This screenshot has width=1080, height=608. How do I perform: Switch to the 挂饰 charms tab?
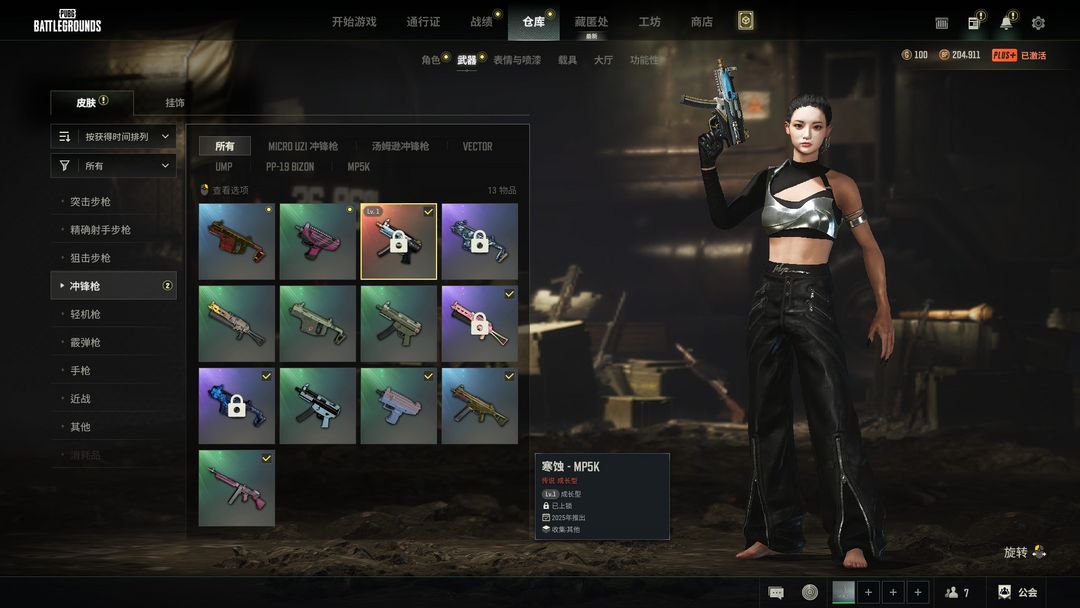(175, 103)
